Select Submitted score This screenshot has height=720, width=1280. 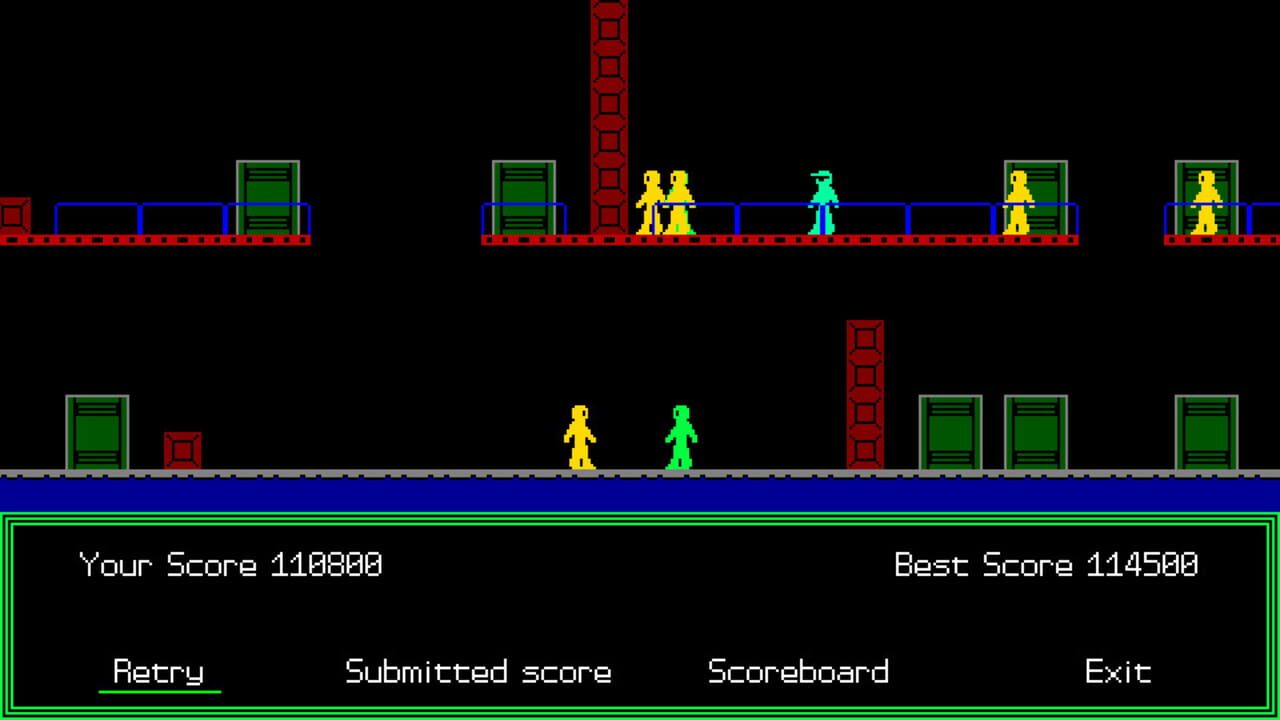tap(477, 672)
